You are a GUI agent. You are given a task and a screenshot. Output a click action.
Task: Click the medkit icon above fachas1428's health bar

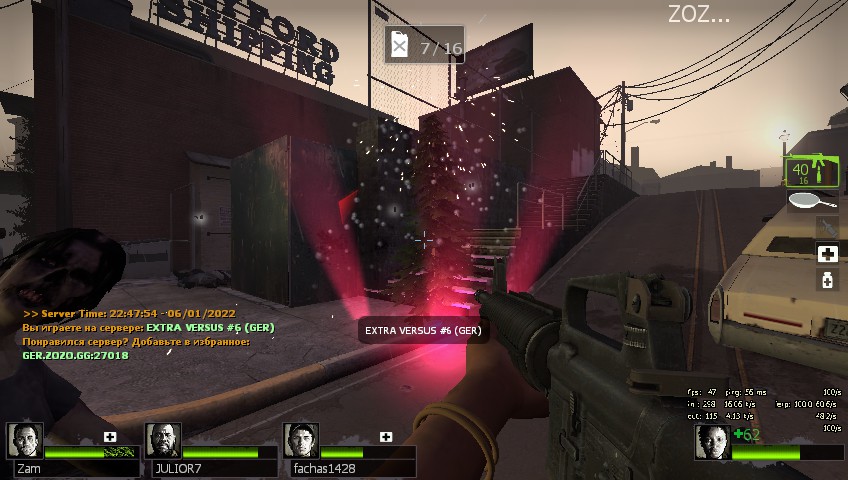(x=386, y=437)
